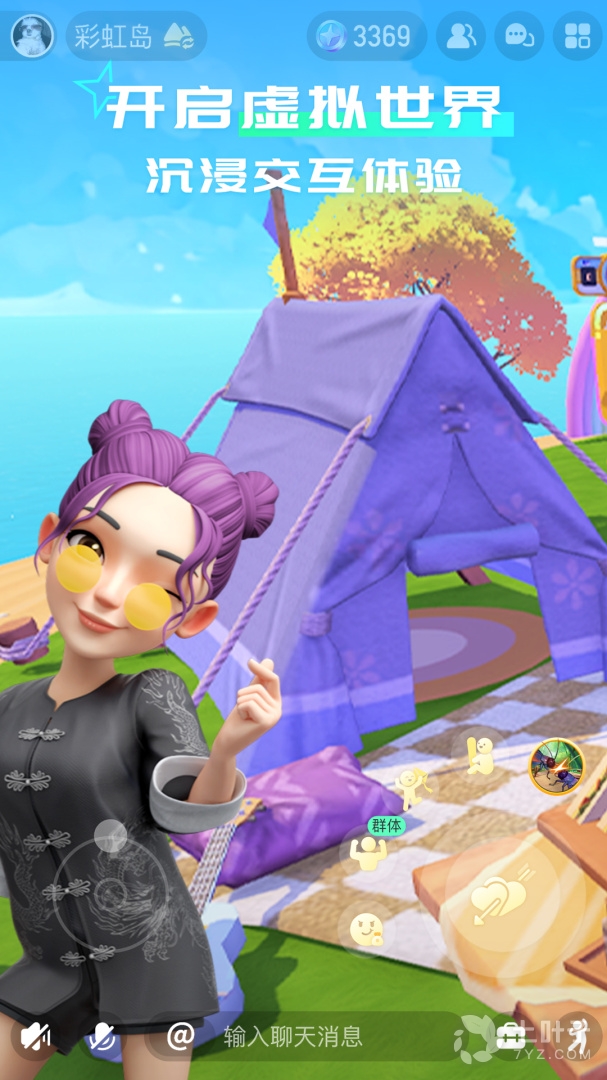Open the friends list icon
Viewport: 607px width, 1080px height.
point(461,37)
